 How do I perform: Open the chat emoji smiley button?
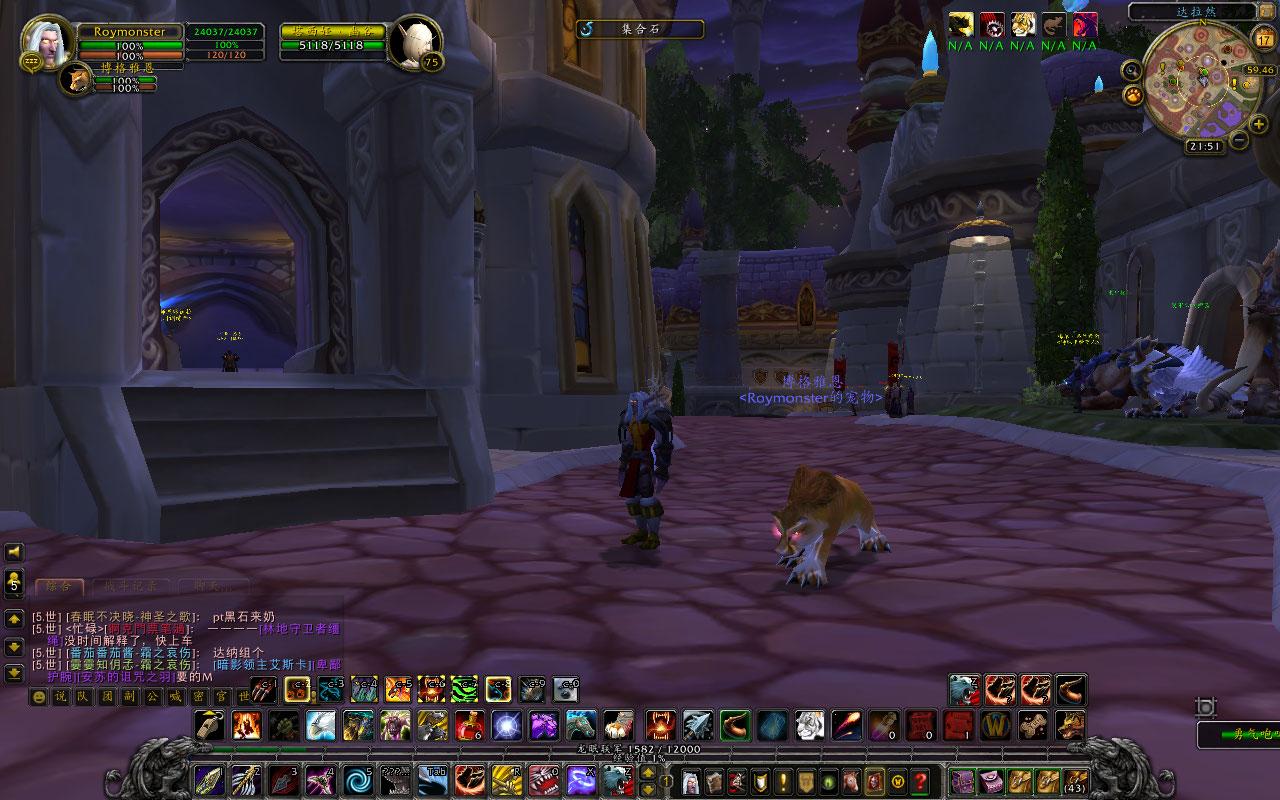(39, 697)
